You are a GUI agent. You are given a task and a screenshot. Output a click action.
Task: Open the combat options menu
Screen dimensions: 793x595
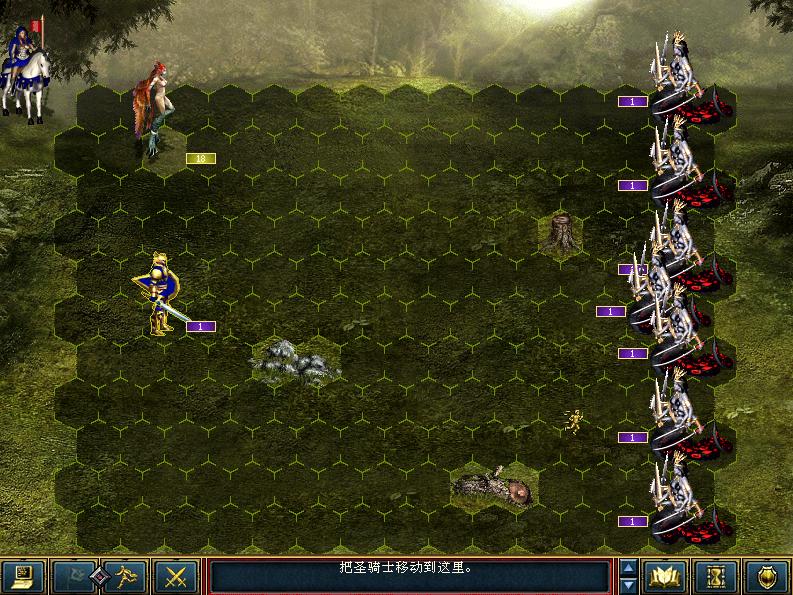pyautogui.click(x=23, y=576)
